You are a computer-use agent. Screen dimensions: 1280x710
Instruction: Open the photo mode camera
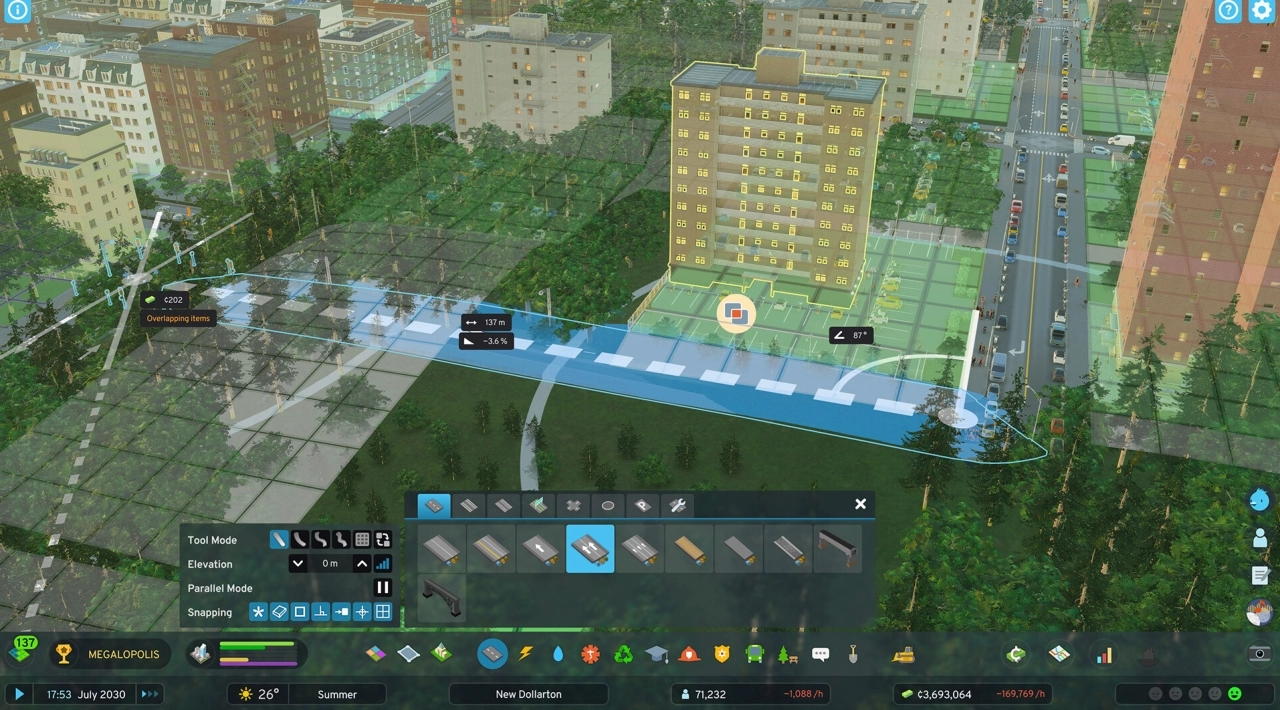pyautogui.click(x=1260, y=654)
